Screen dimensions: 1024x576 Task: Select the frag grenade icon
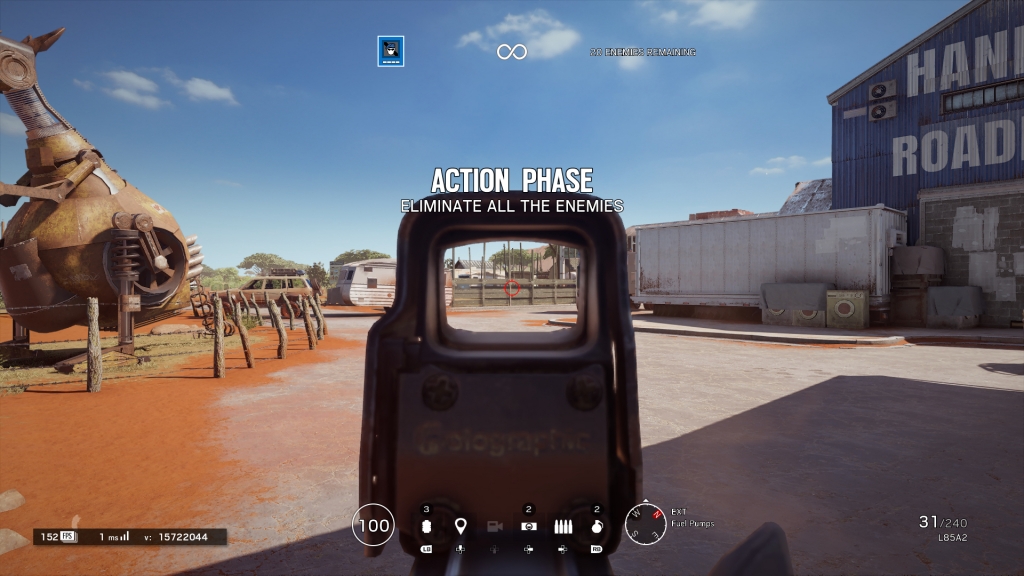click(x=597, y=526)
